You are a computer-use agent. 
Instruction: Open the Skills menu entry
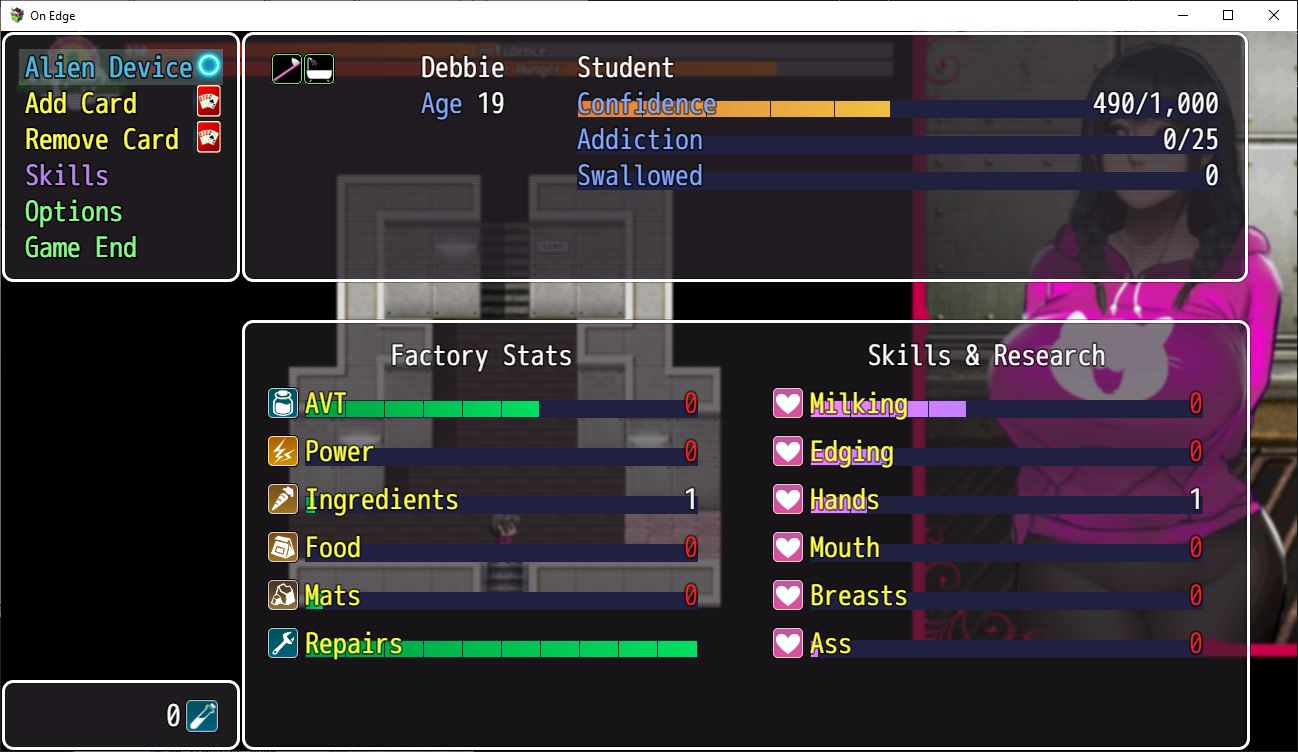tap(66, 175)
